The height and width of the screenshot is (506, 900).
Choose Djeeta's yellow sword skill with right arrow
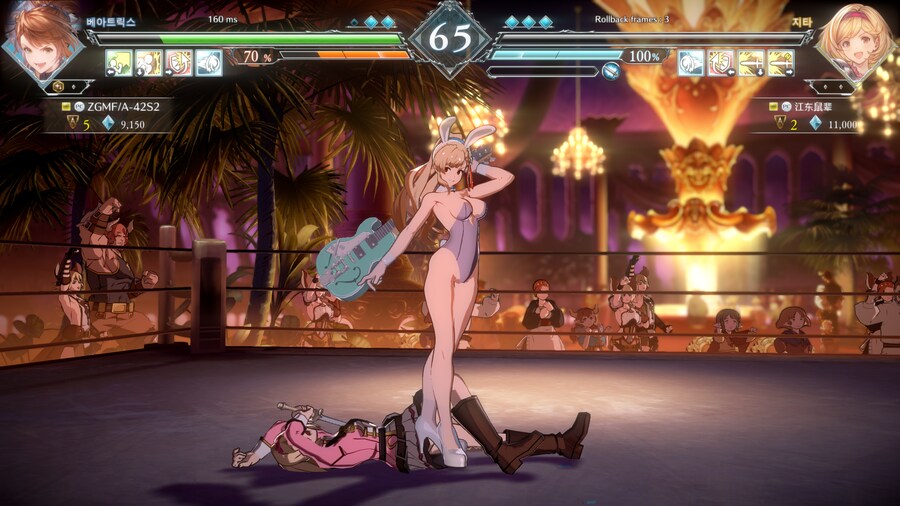781,63
